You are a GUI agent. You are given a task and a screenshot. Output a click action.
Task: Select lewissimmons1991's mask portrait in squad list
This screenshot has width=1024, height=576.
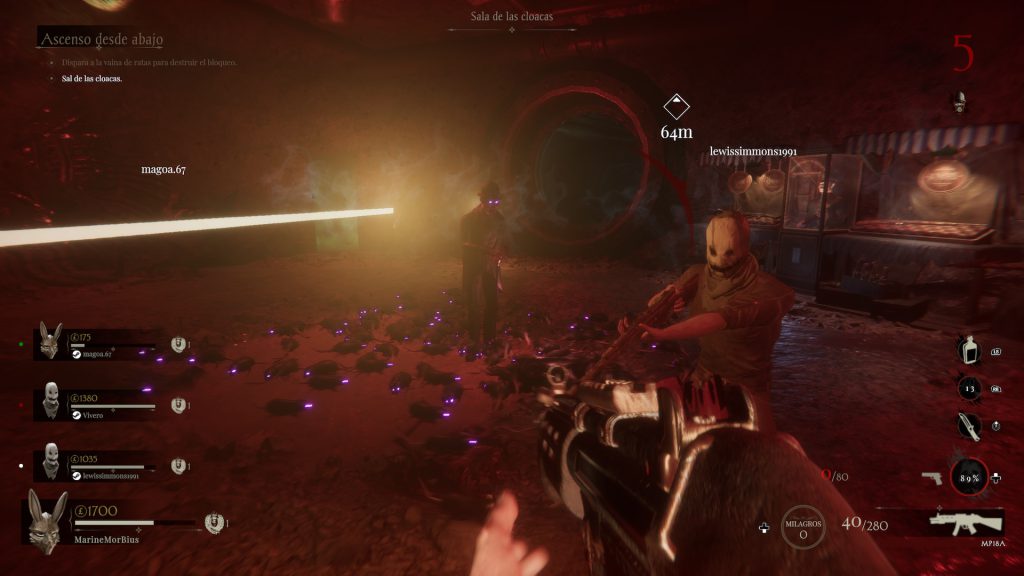[51, 461]
